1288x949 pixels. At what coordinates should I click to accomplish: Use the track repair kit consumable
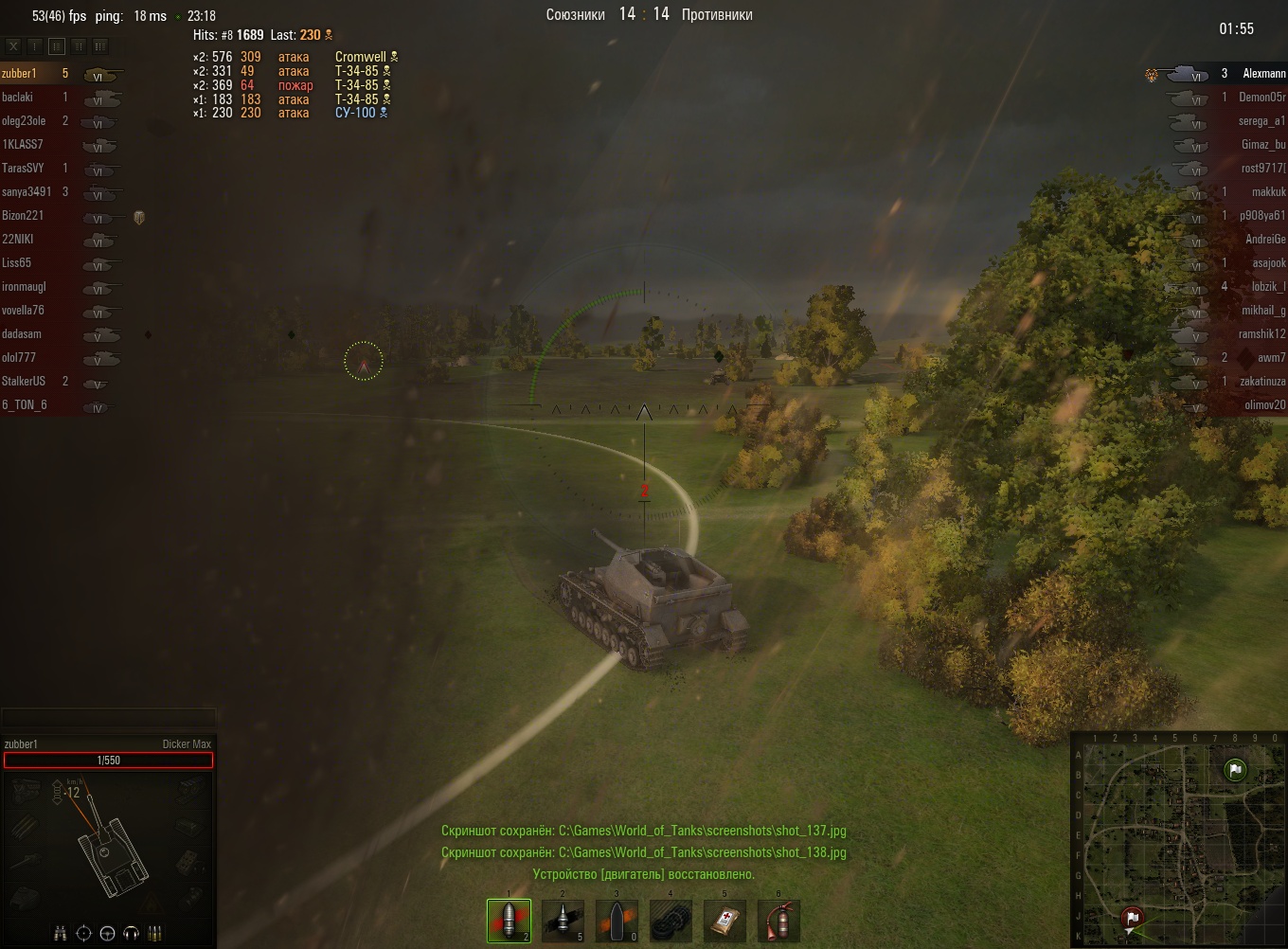(x=671, y=921)
